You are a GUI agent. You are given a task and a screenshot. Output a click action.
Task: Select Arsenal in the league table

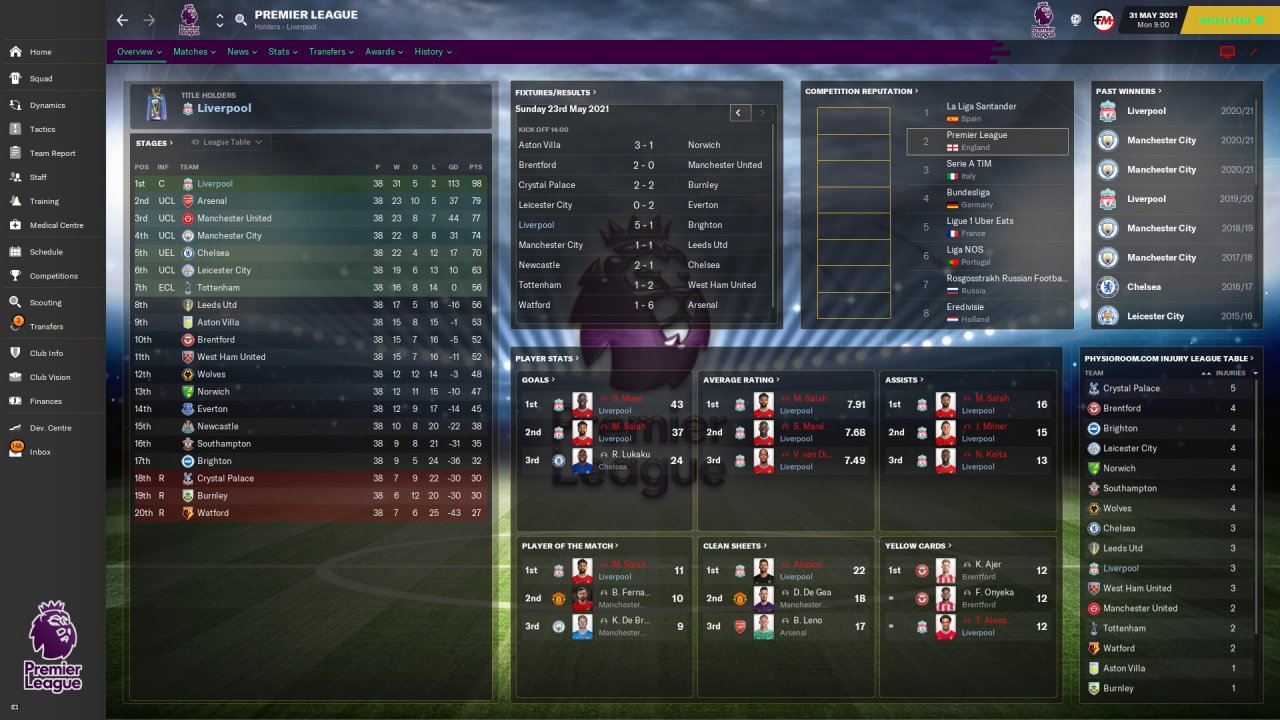point(212,201)
